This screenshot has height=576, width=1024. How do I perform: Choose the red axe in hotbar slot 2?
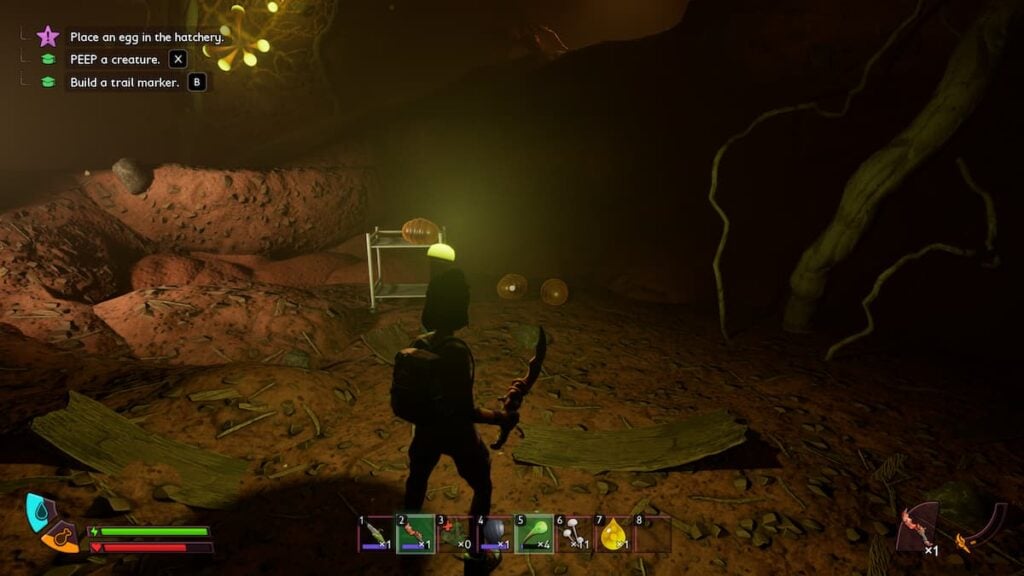[415, 533]
